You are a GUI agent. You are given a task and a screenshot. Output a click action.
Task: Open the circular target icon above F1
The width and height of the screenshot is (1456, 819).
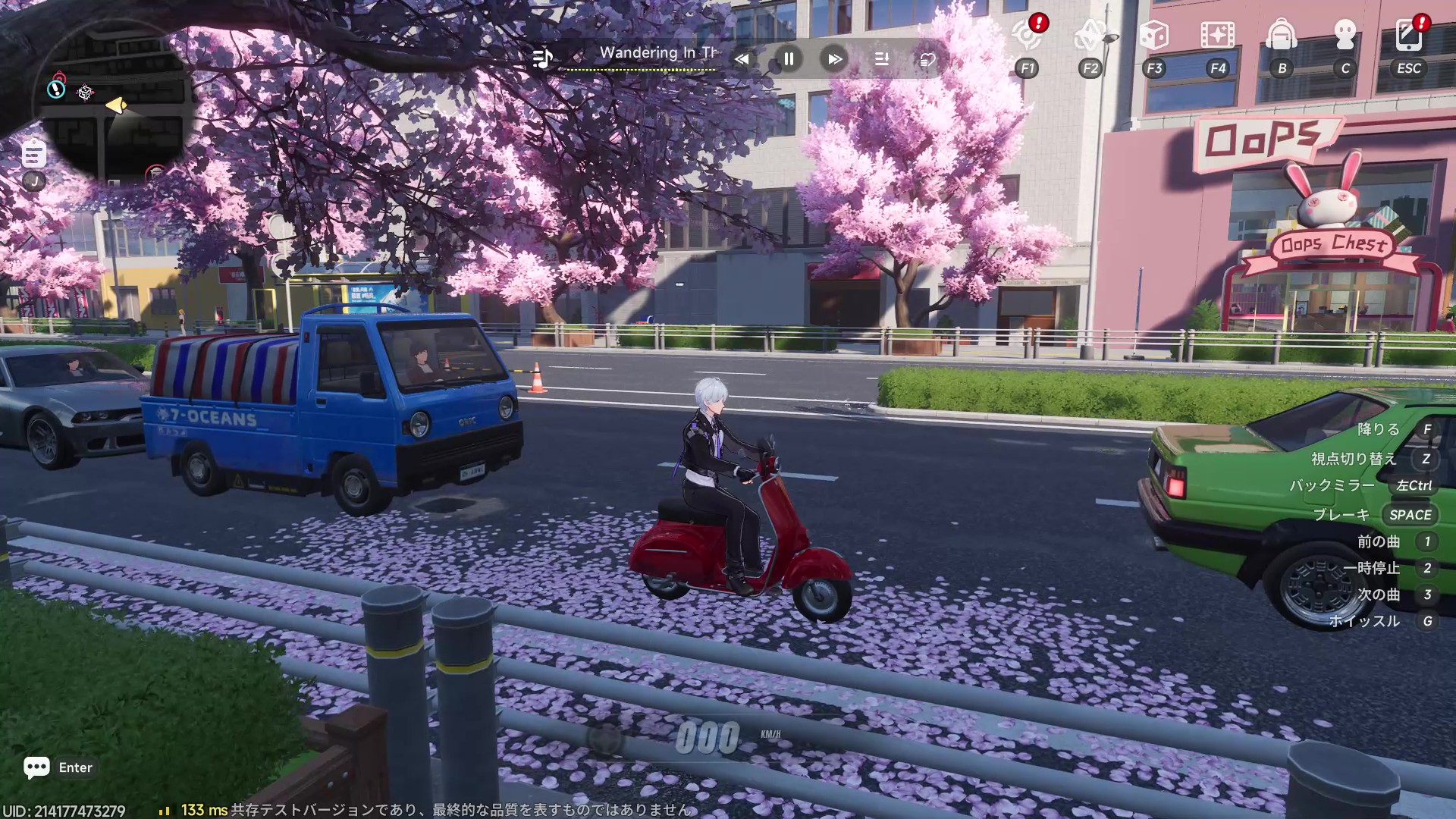[1027, 35]
